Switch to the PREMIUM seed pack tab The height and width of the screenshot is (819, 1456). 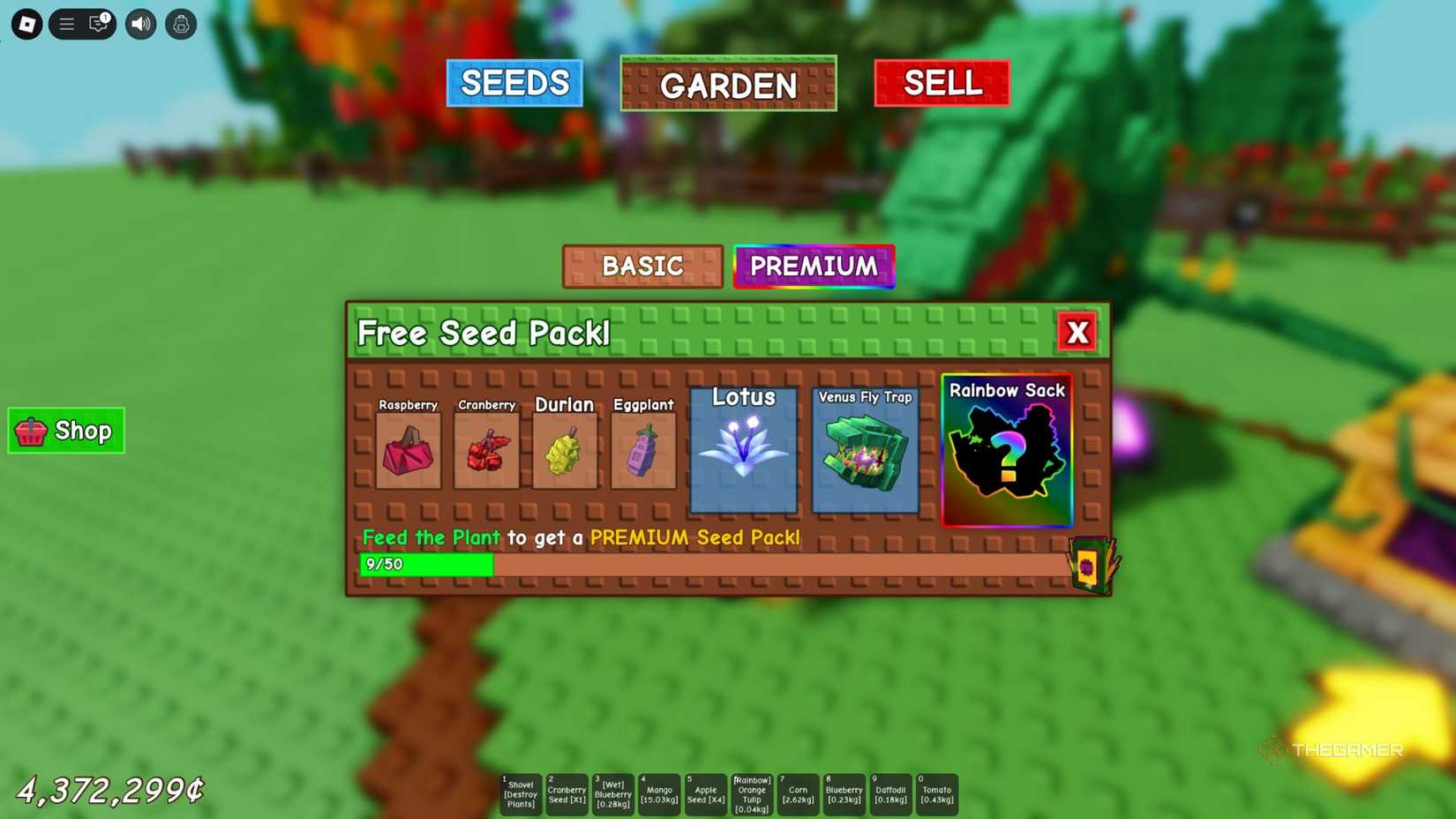coord(814,266)
